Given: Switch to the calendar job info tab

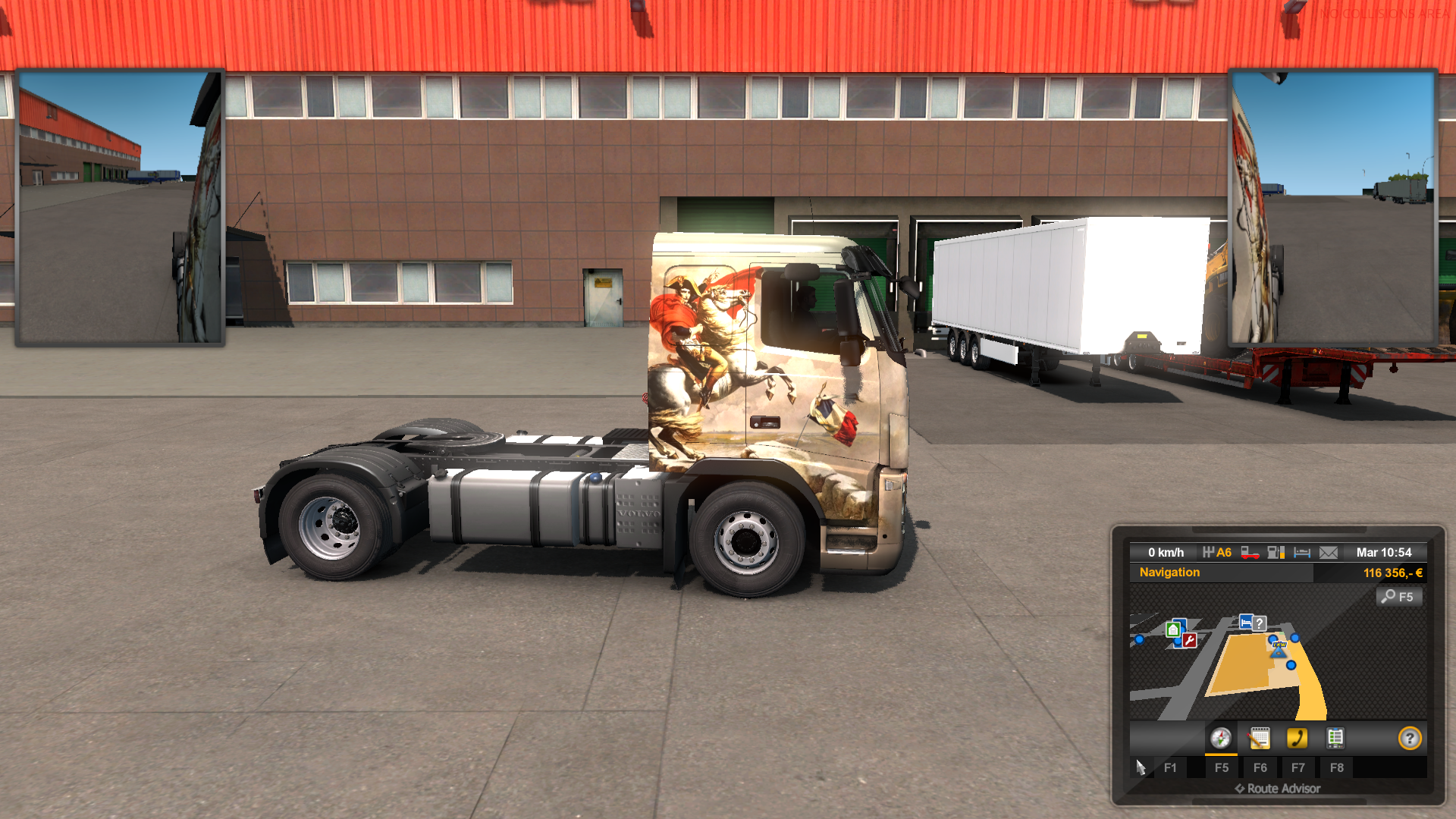Looking at the screenshot, I should [x=1260, y=739].
